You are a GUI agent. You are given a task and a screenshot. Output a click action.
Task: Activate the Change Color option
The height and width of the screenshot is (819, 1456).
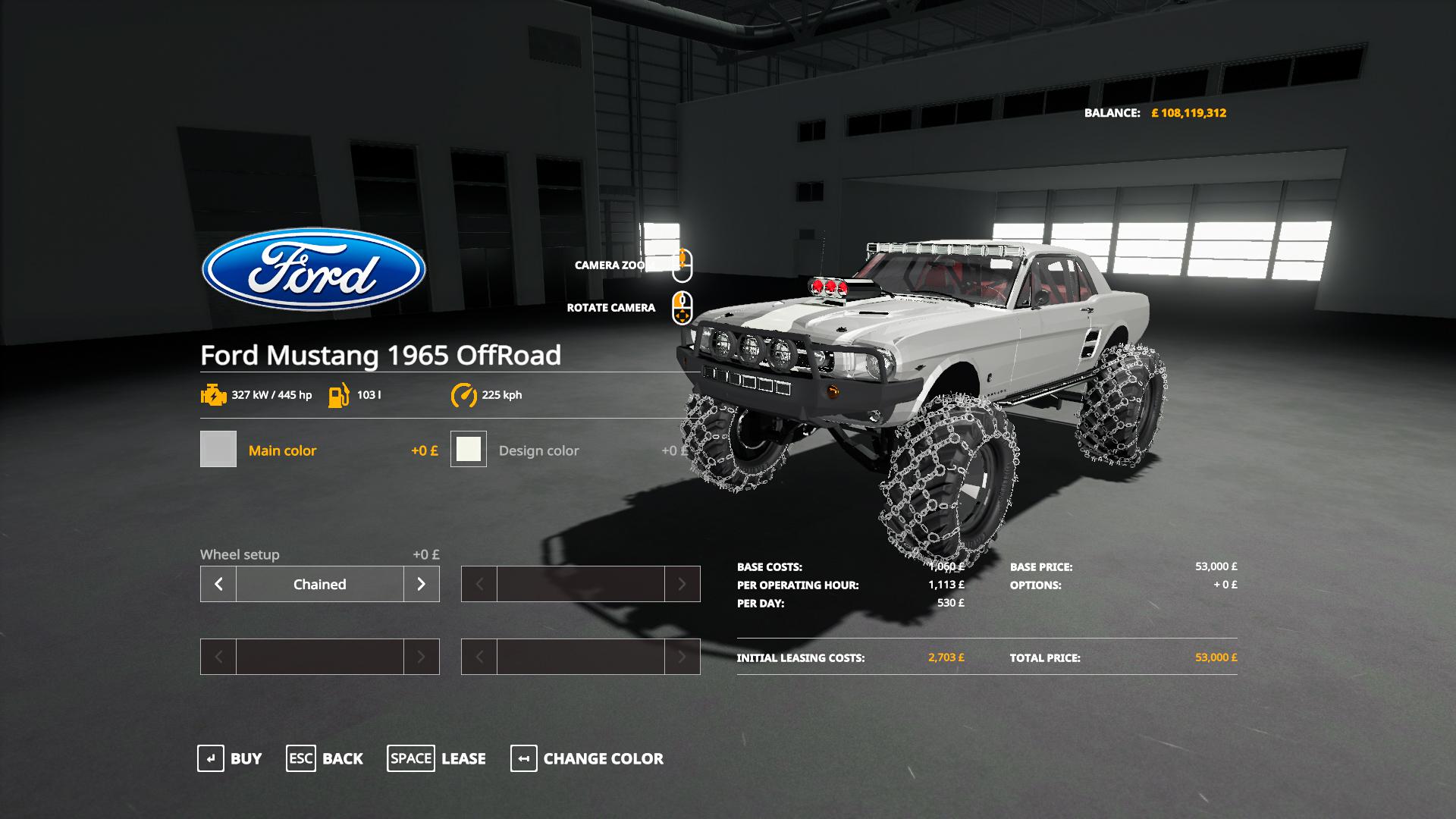587,758
